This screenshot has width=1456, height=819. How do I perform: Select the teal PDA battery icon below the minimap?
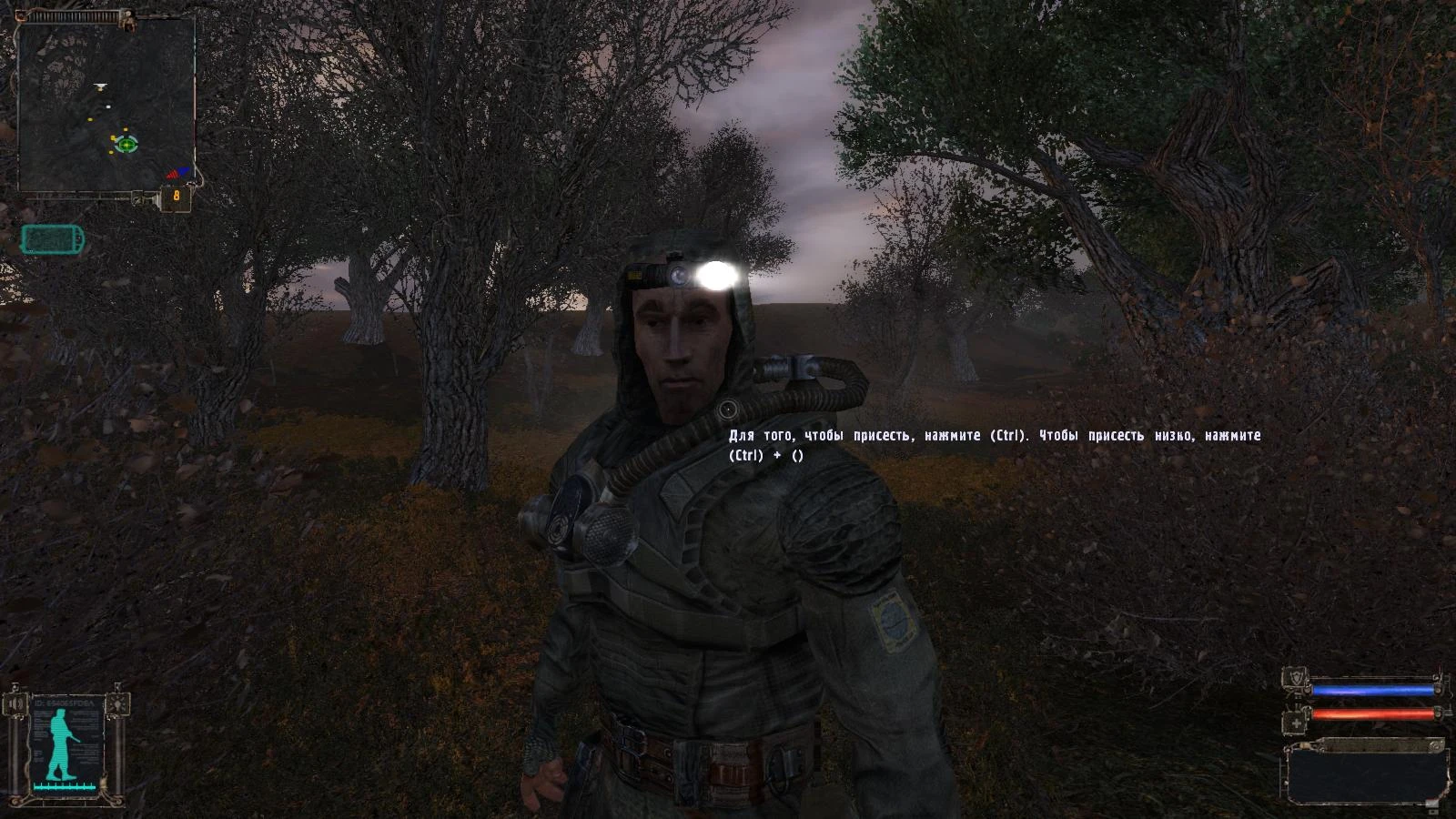pos(50,241)
